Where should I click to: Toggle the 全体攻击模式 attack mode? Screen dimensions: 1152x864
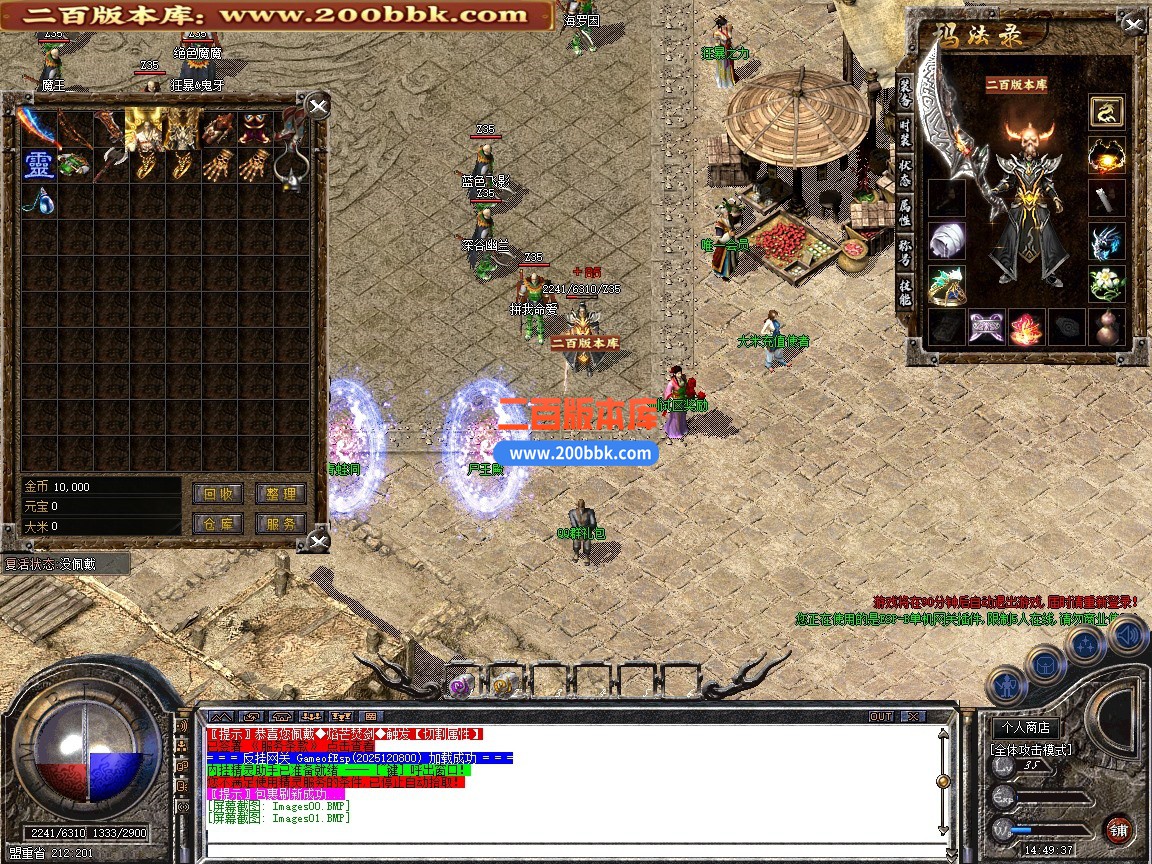point(1030,749)
